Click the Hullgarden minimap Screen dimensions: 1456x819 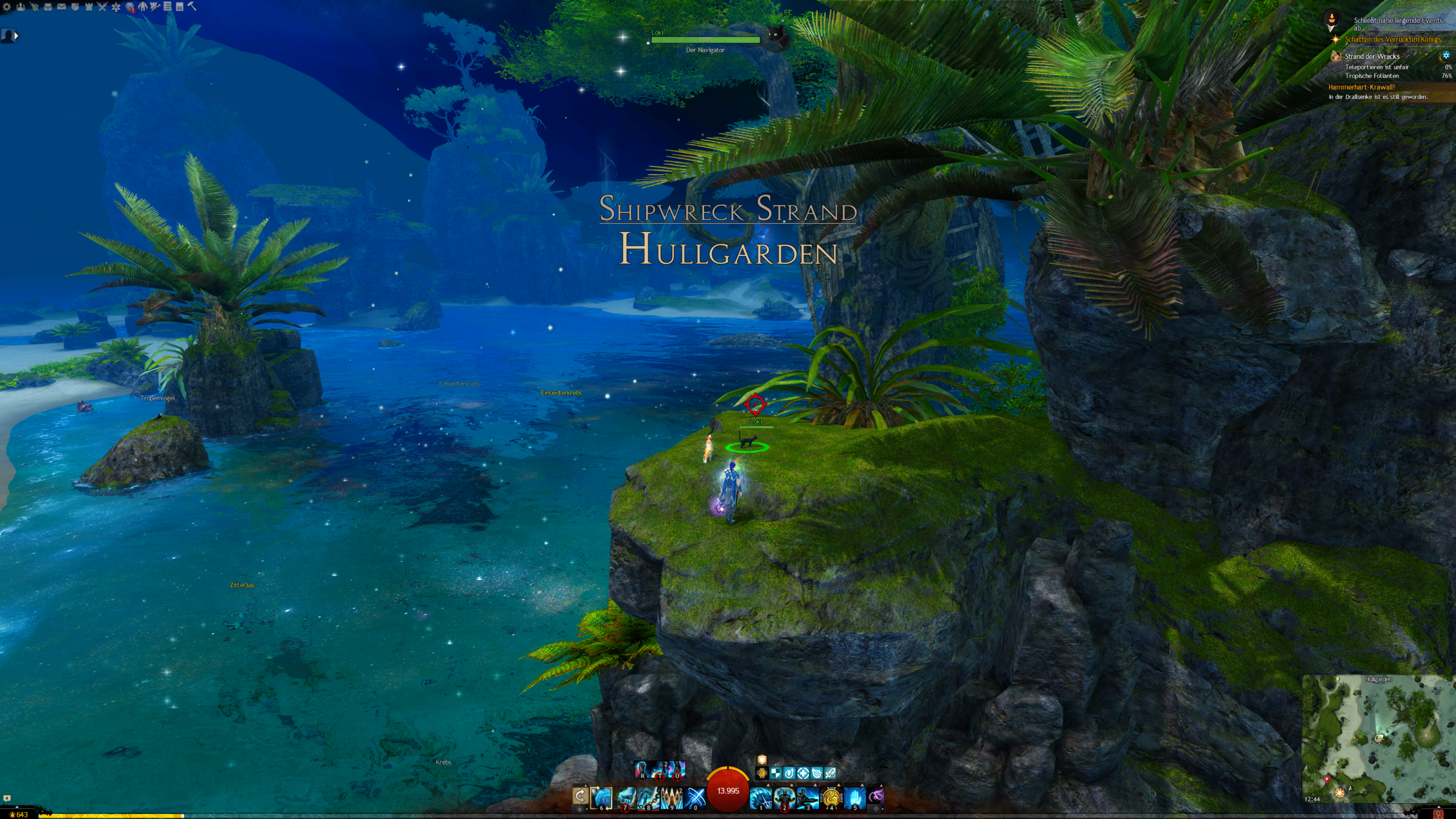click(1378, 738)
